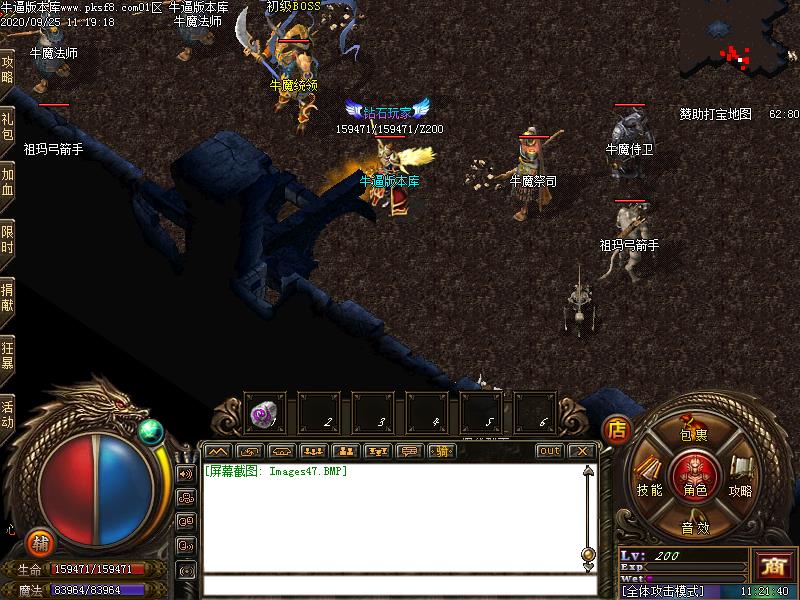800x600 pixels.
Task: Click the round 辅 assist button
Action: (40, 541)
